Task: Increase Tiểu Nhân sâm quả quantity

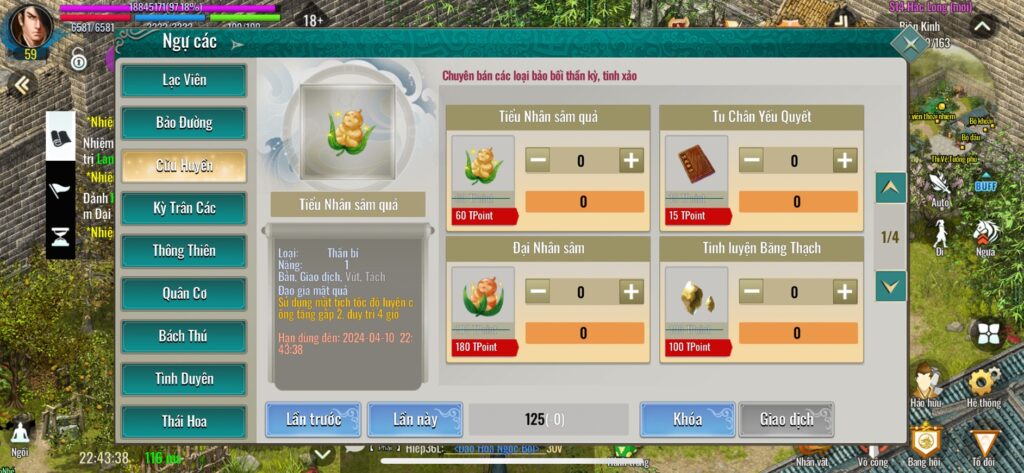Action: pos(631,160)
